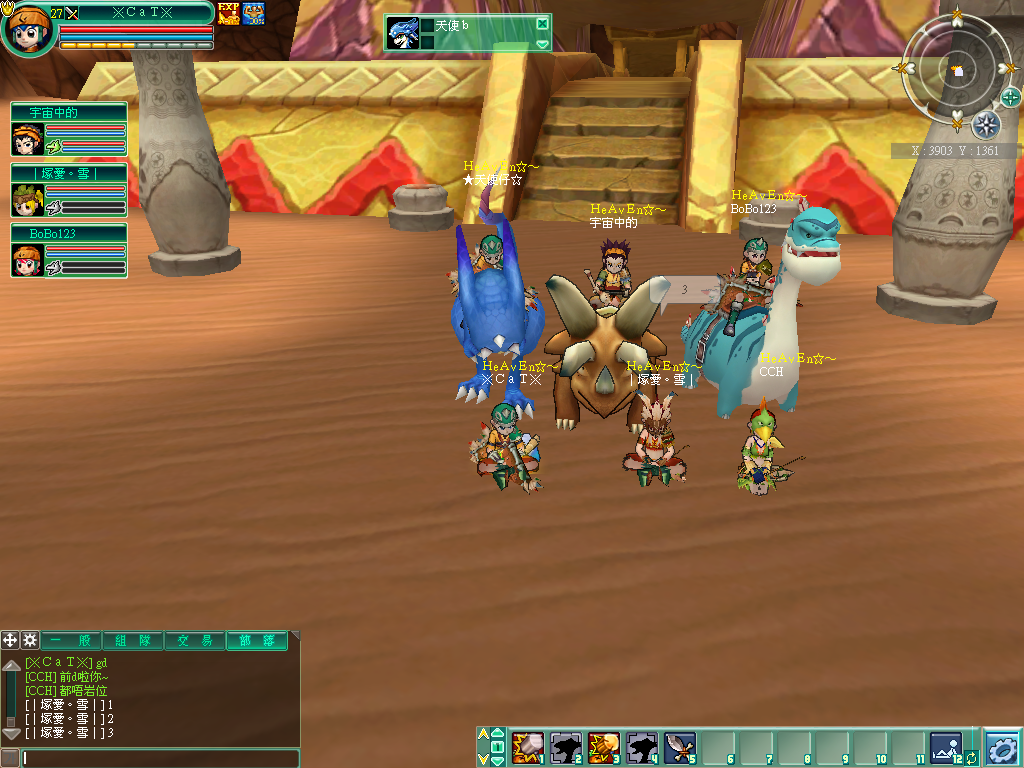Expand the 天使b target panel dropdown arrow
1024x768 pixels.
[542, 44]
